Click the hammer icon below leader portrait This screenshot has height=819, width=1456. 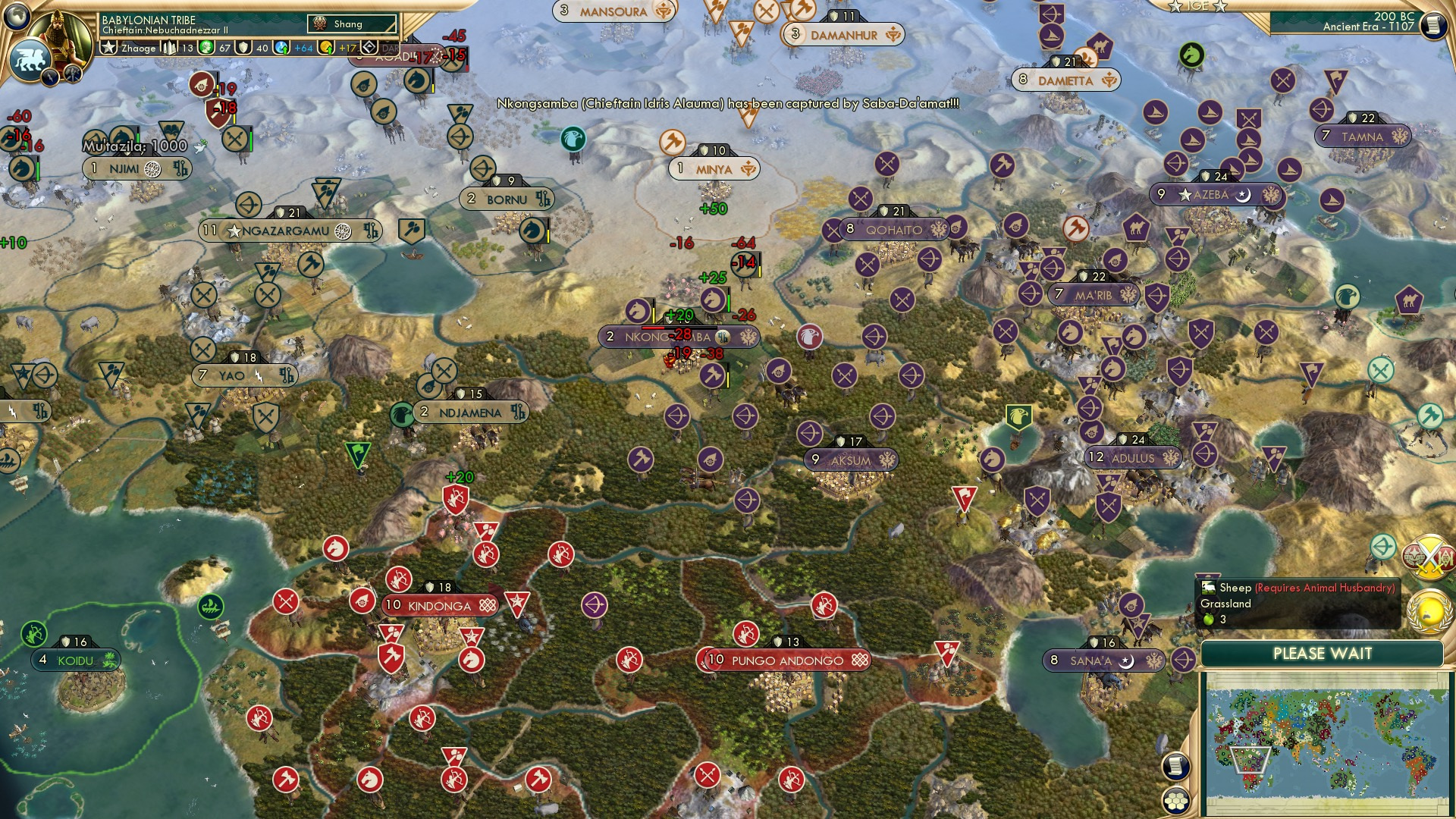(72, 76)
